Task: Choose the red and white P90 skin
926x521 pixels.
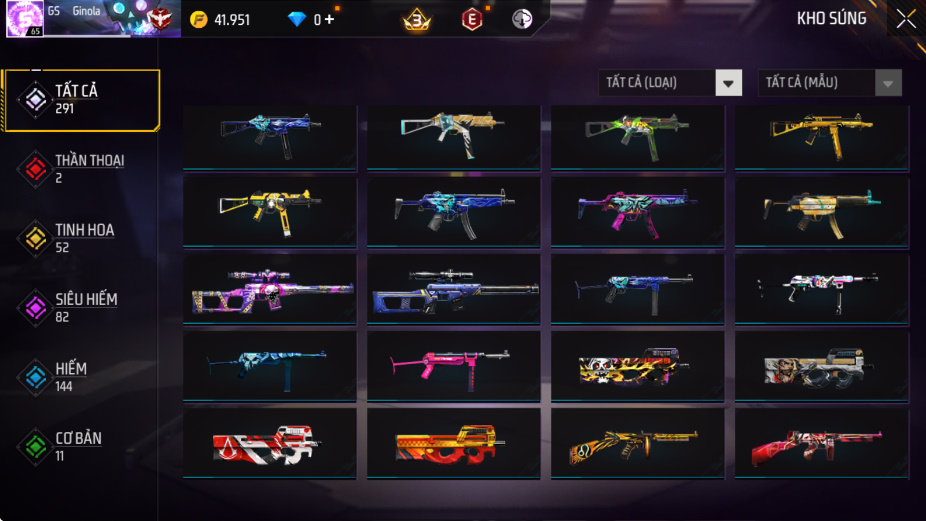Action: click(x=270, y=443)
